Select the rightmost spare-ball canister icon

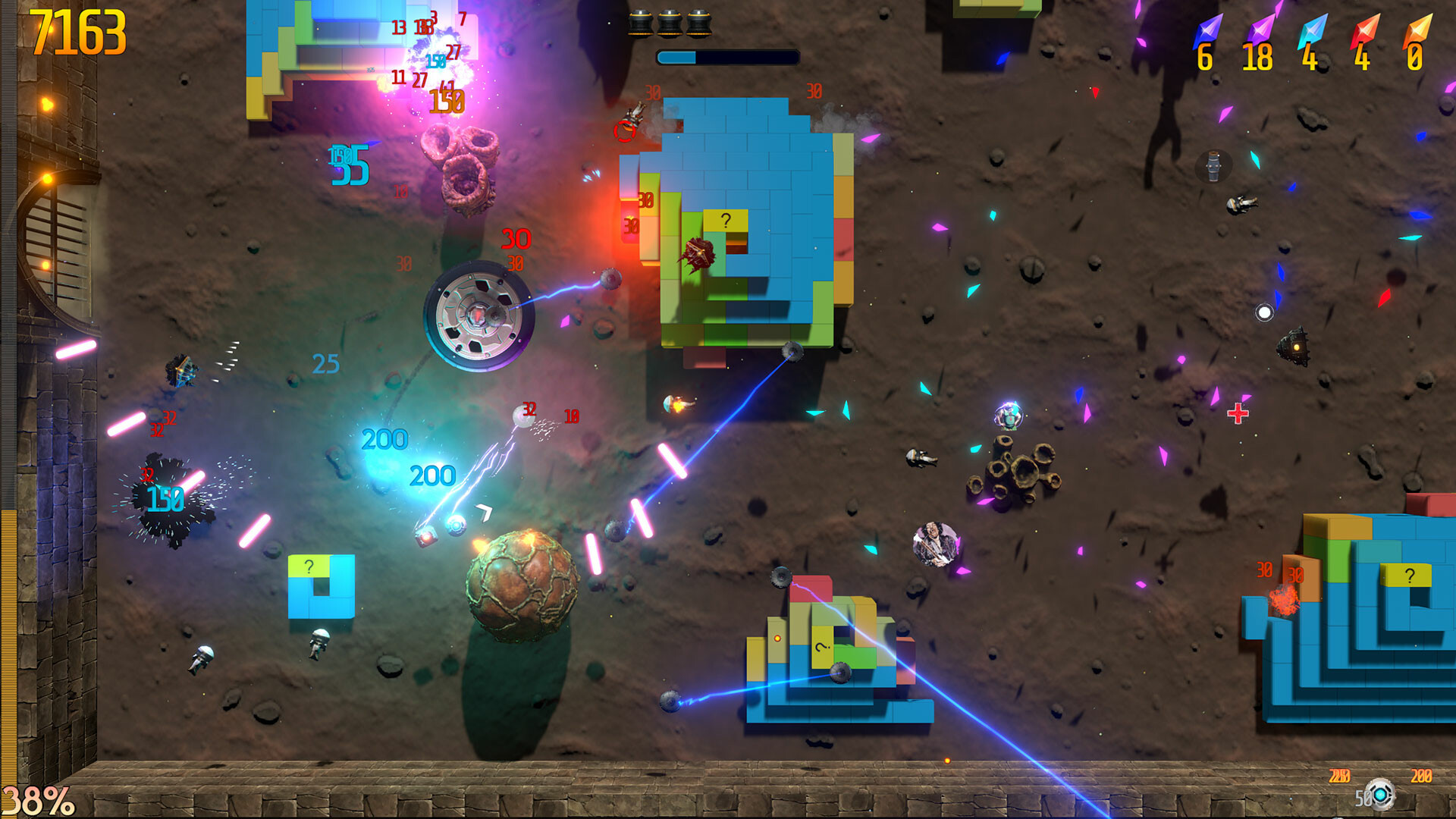699,23
